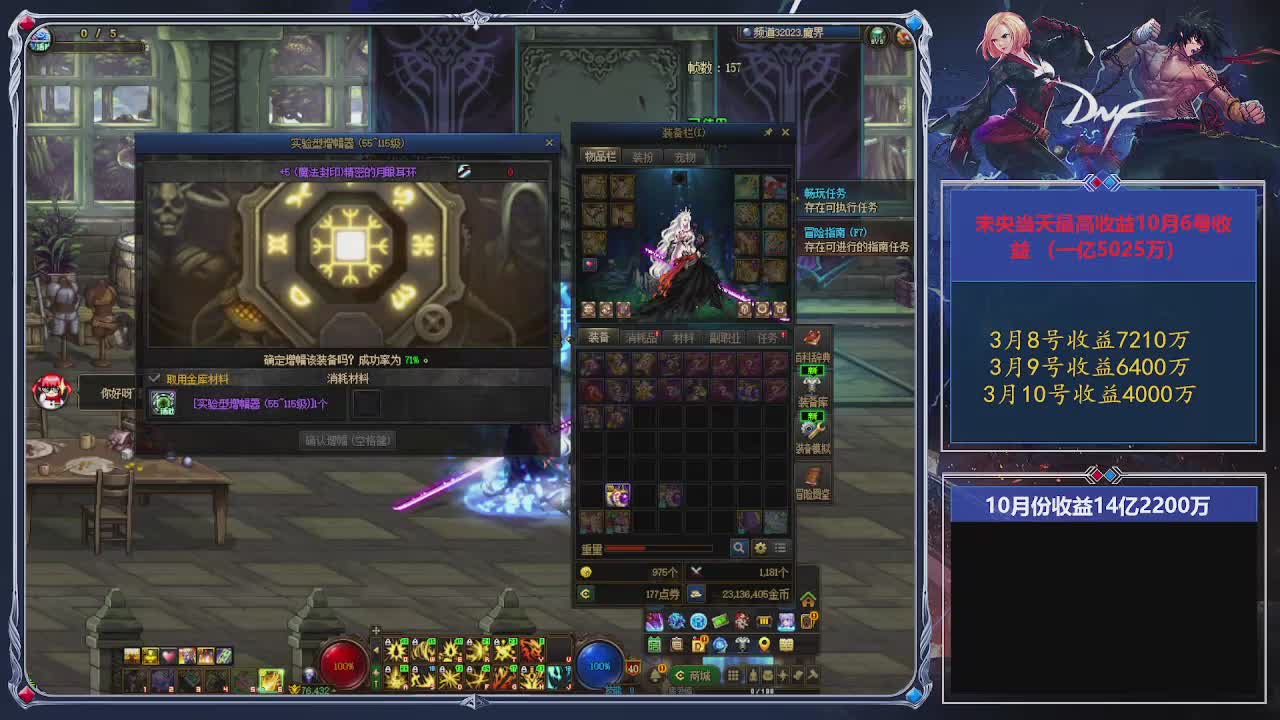Switch to the 材料 materials tab
The image size is (1280, 720).
point(684,338)
